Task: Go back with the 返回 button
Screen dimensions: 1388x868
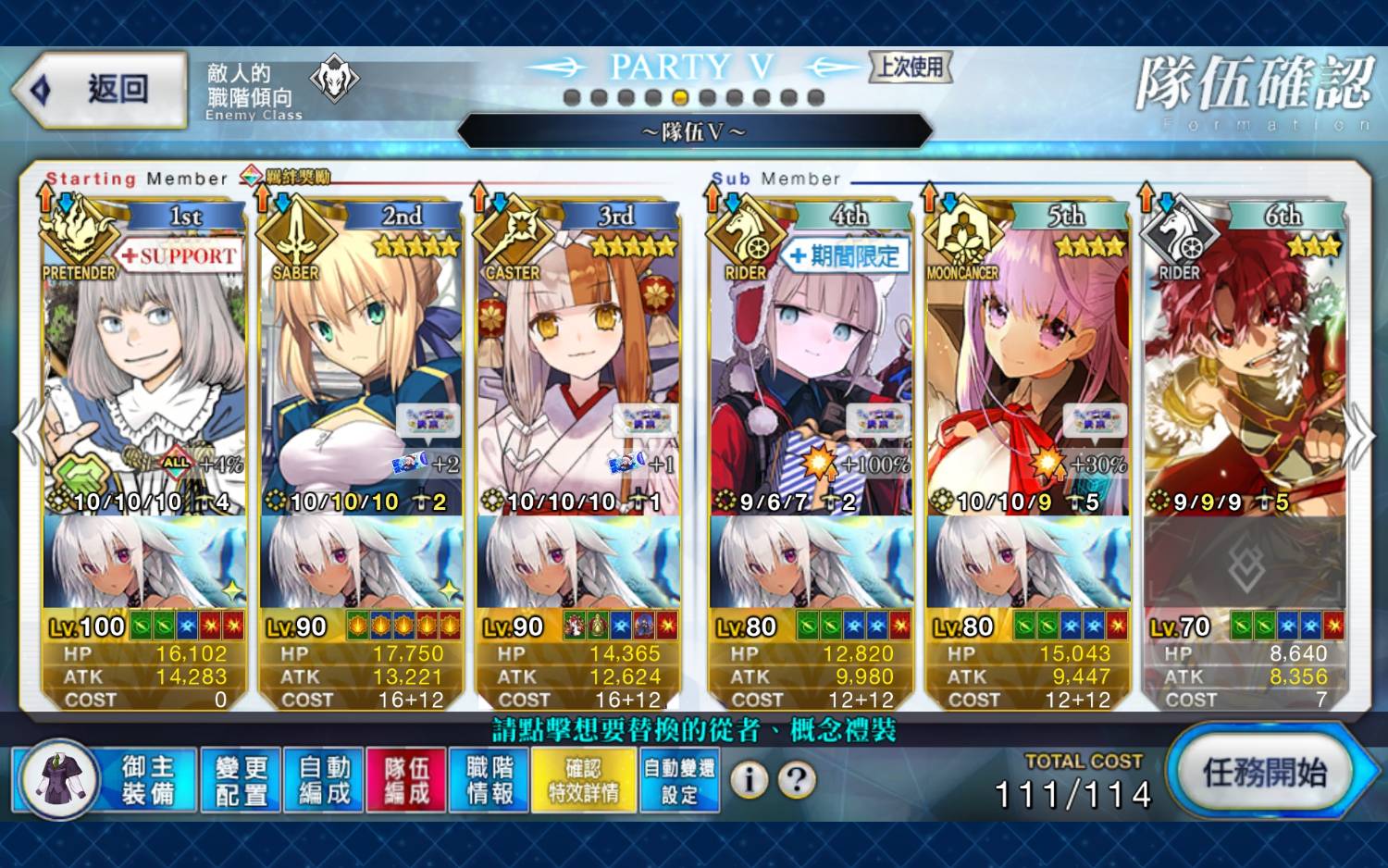Action: click(100, 90)
